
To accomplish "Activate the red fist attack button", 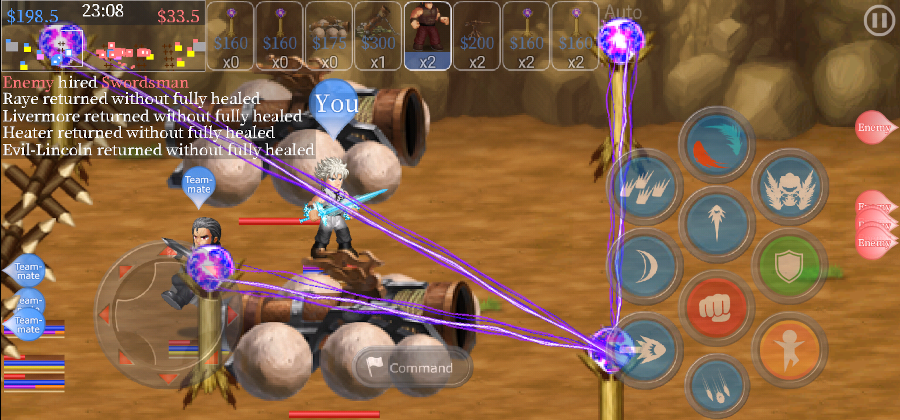I will coord(717,307).
